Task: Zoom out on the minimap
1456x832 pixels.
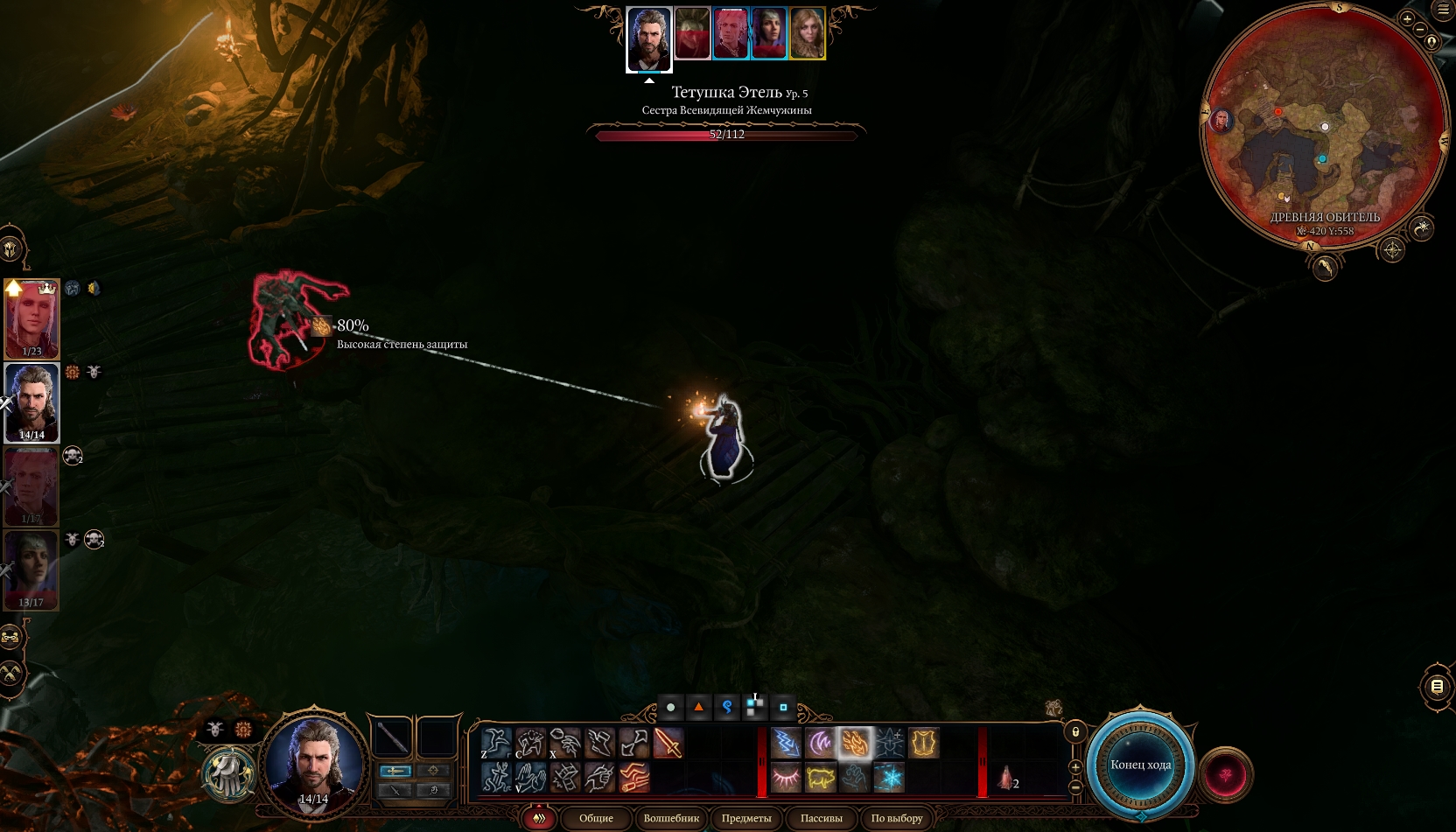Action: pyautogui.click(x=1419, y=29)
